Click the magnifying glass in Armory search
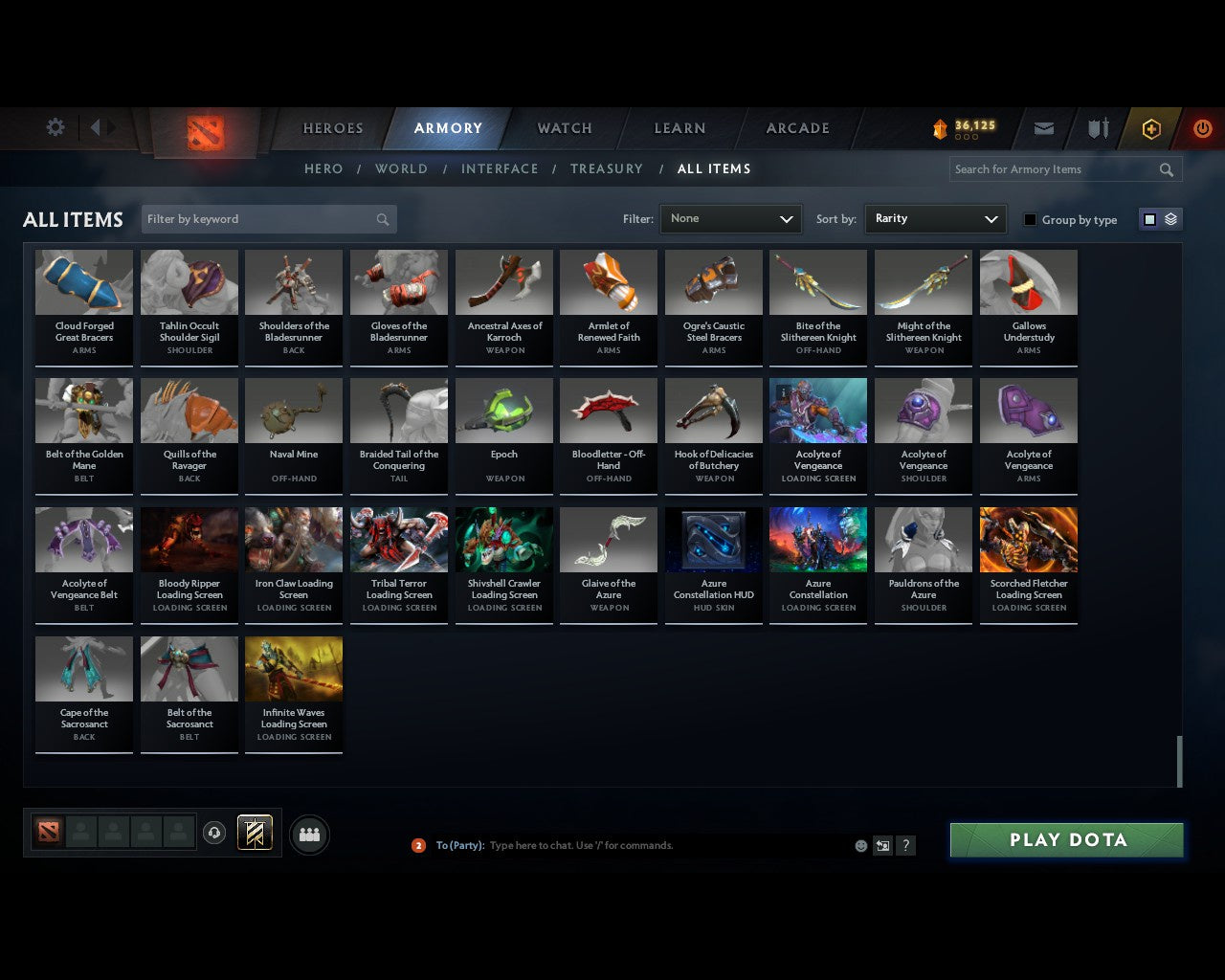The height and width of the screenshot is (980, 1225). click(x=1166, y=169)
